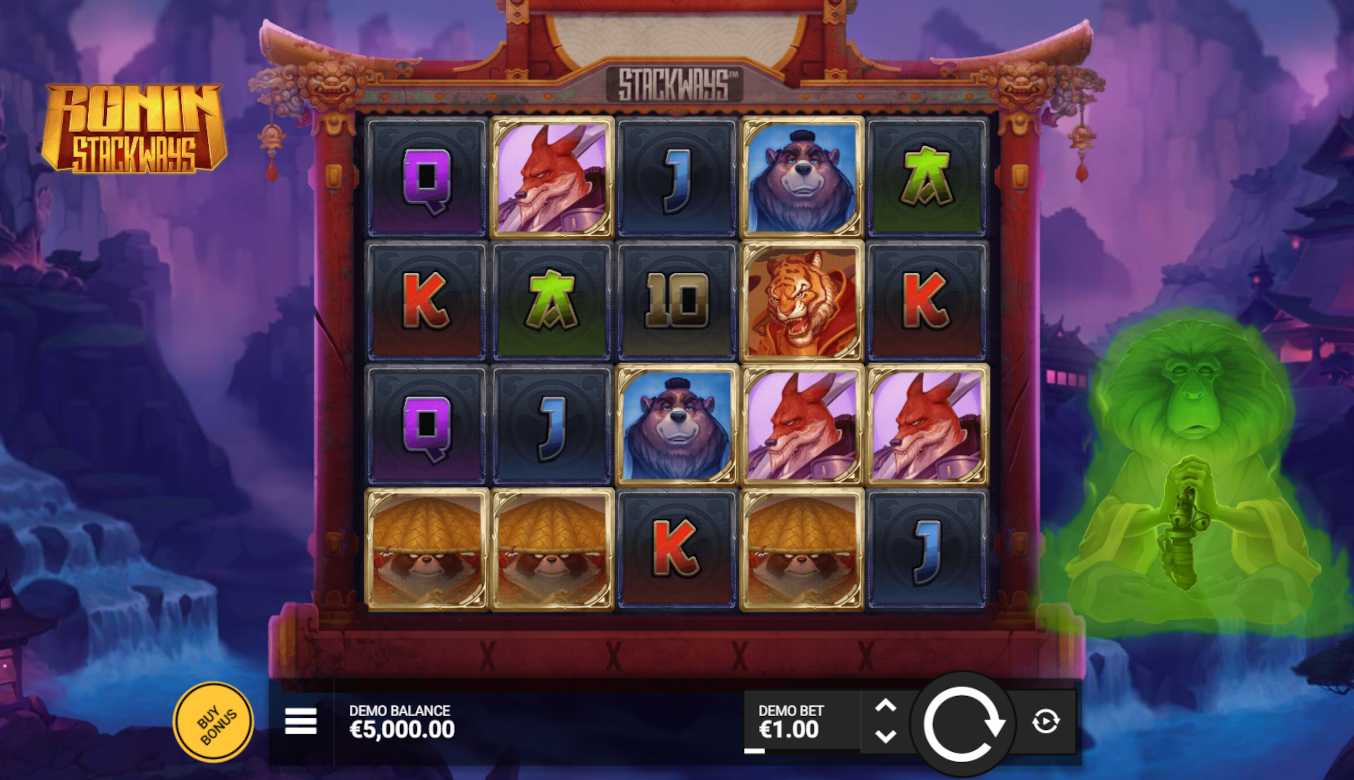1354x780 pixels.
Task: Decrease the demo bet with down arrow
Action: [x=885, y=736]
